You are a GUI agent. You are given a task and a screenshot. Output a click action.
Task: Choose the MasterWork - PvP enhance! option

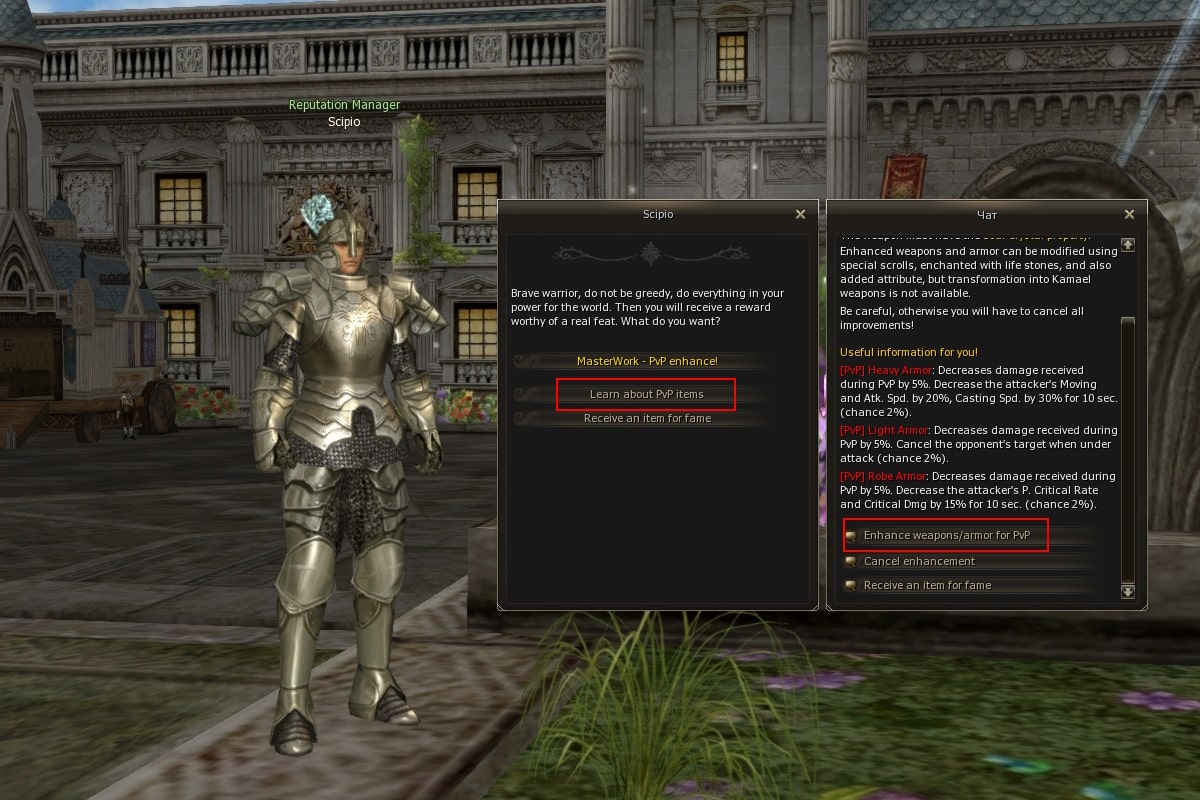tap(647, 361)
